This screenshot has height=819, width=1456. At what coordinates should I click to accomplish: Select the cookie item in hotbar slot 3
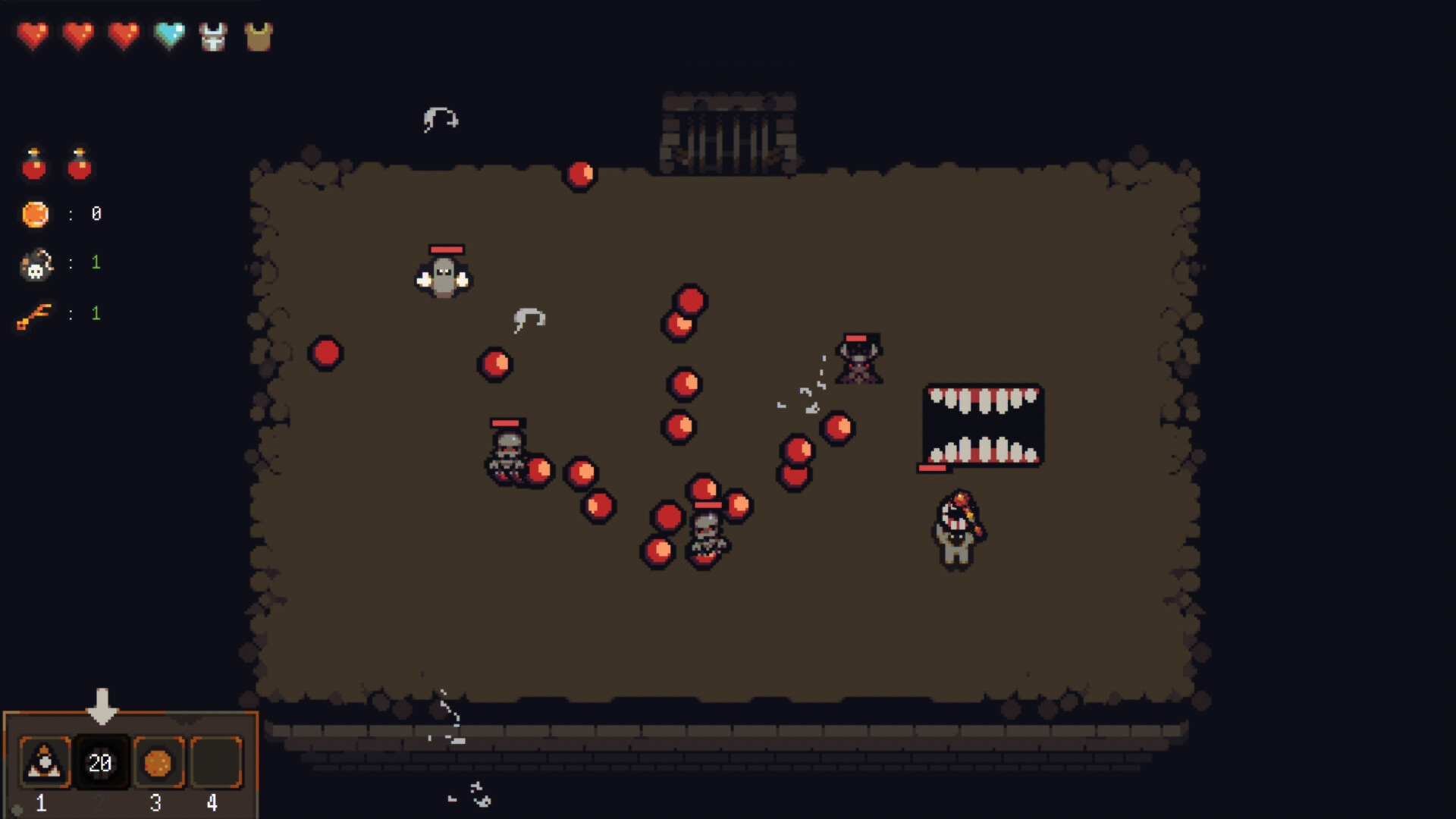[x=157, y=764]
